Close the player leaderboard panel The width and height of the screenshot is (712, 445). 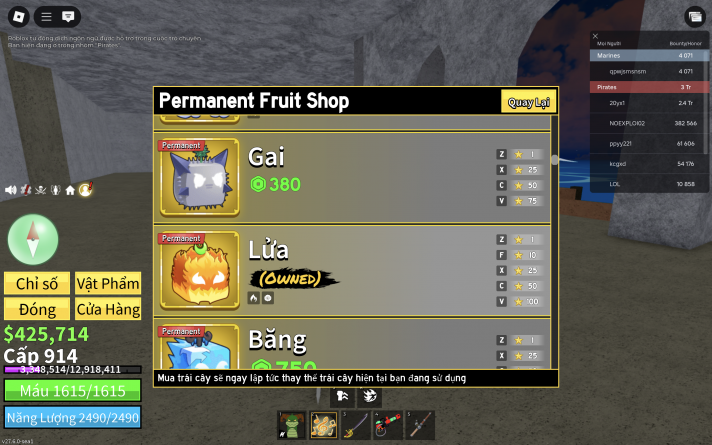pos(596,36)
